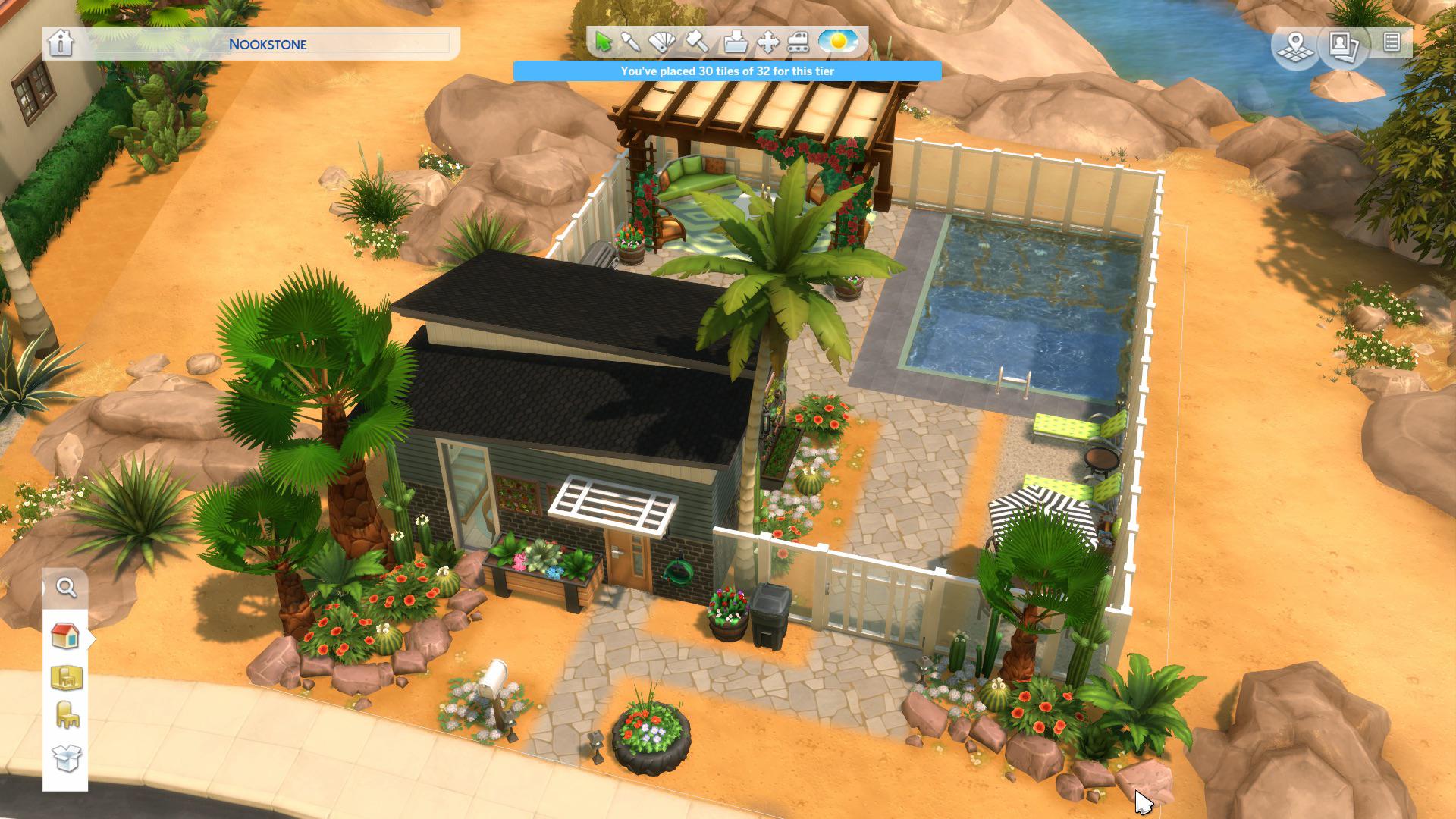Activate the eyedropper style-picker tool

632,42
